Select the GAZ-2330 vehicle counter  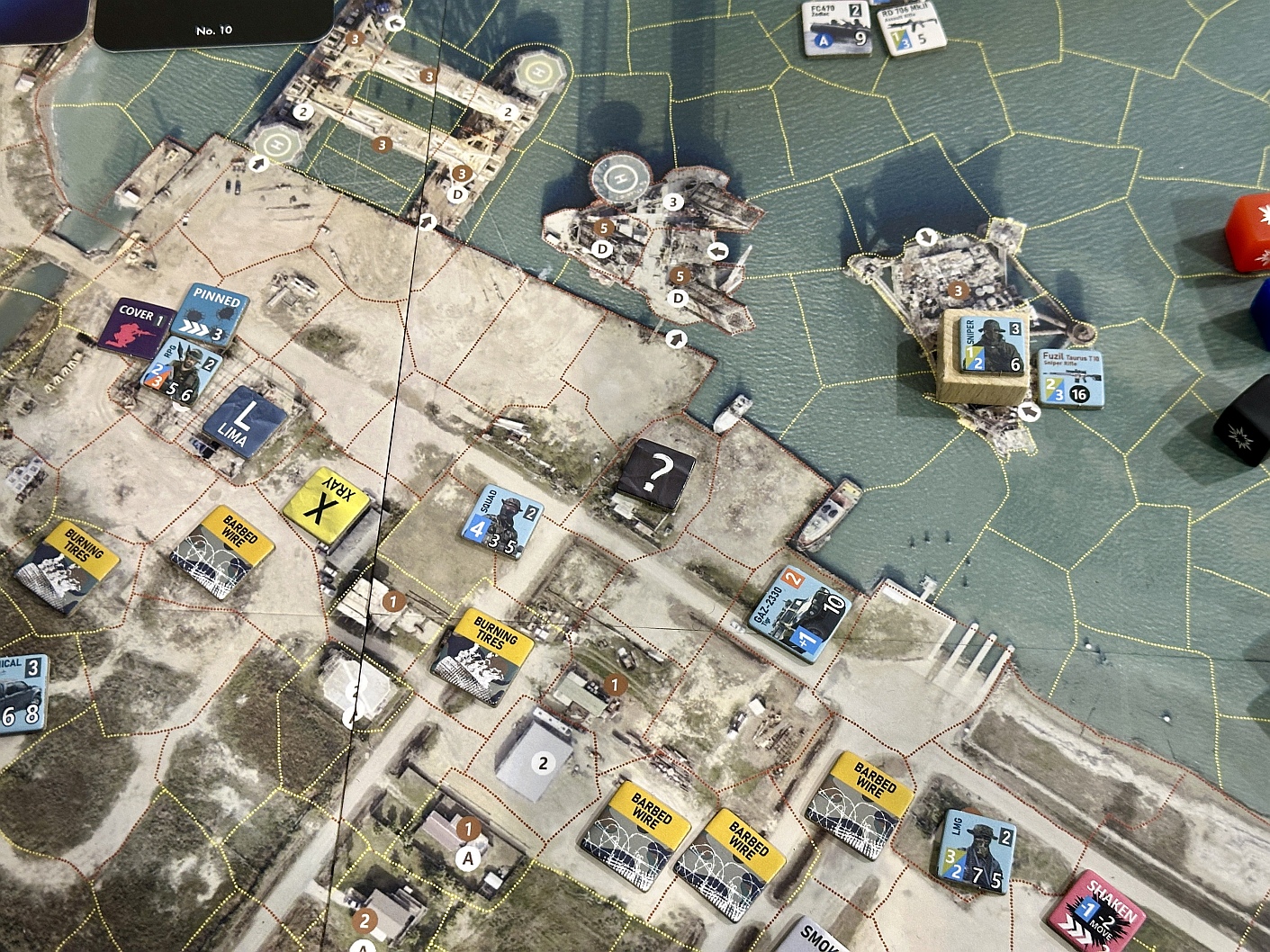tap(800, 613)
